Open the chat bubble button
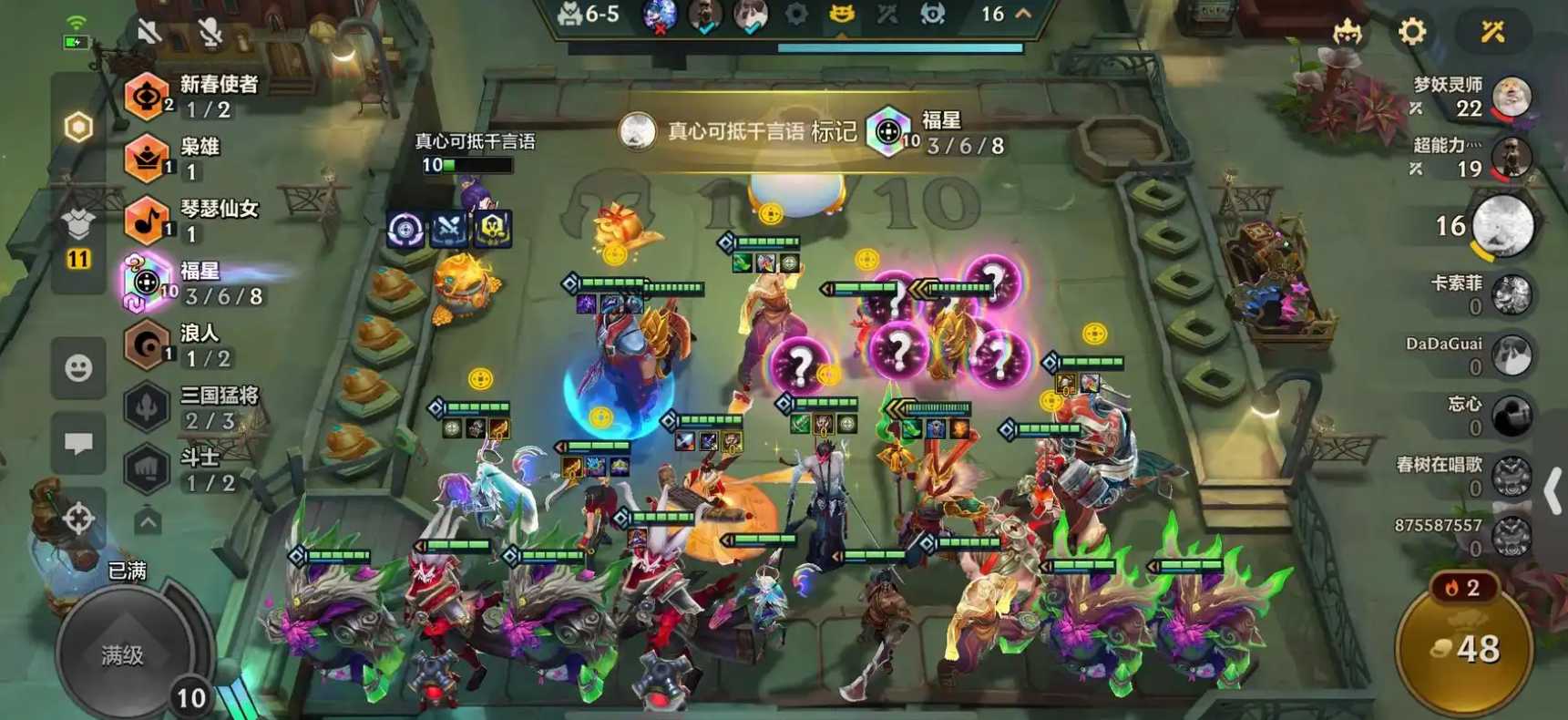1568x720 pixels. (x=78, y=444)
